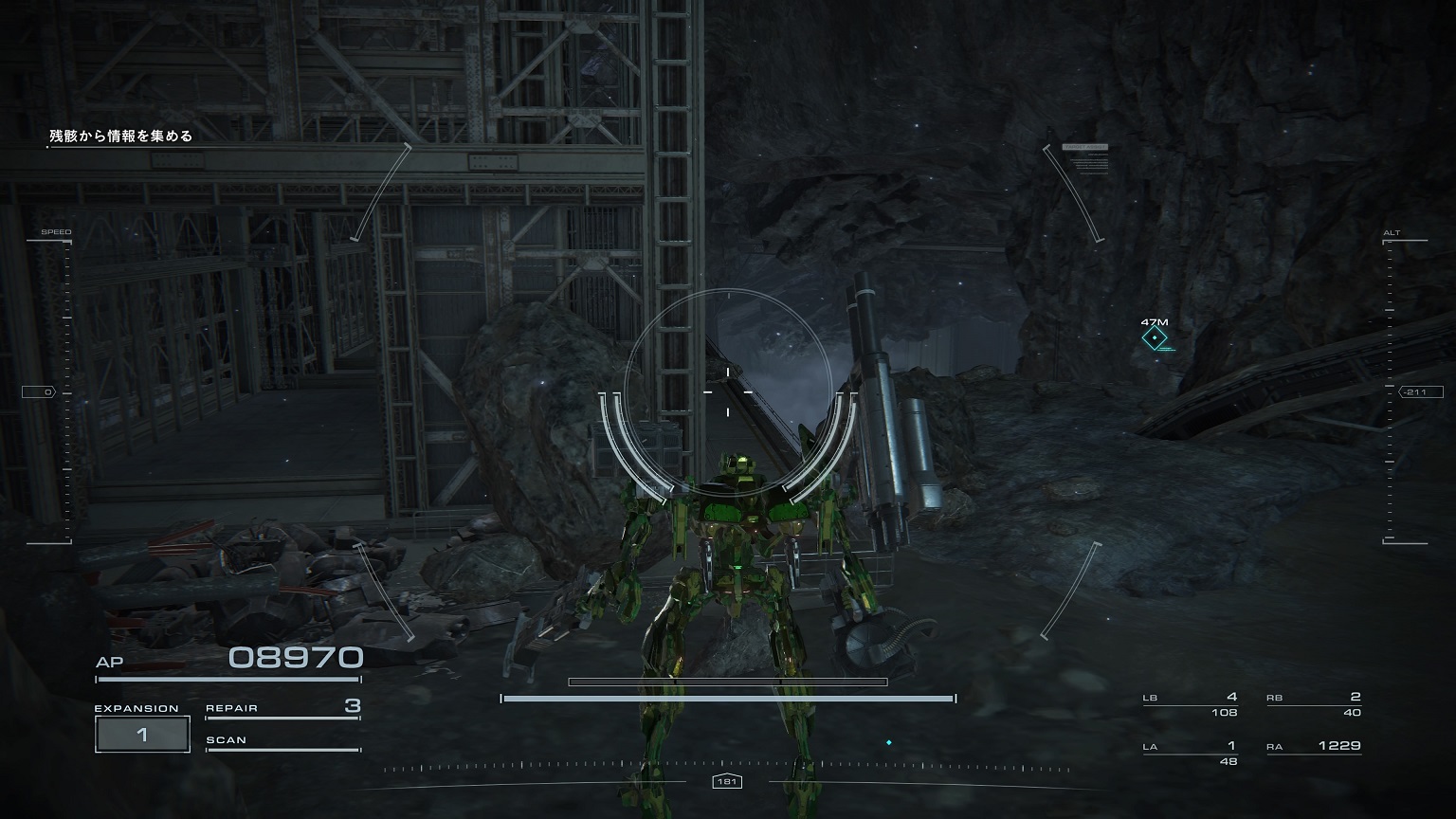This screenshot has width=1456, height=819.
Task: Click the 47M waypoint marker
Action: point(1155,337)
